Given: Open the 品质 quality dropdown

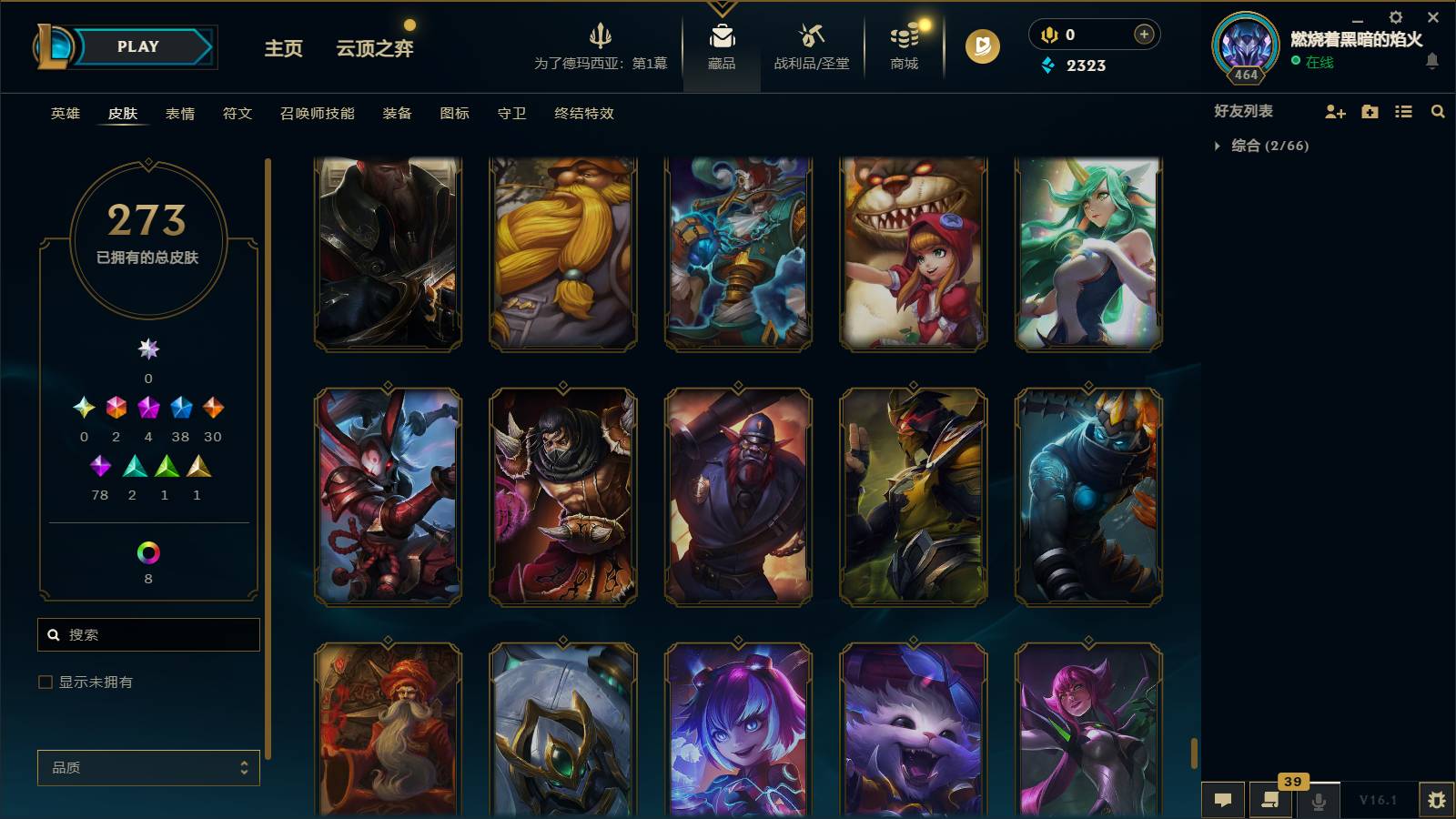Looking at the screenshot, I should [148, 768].
